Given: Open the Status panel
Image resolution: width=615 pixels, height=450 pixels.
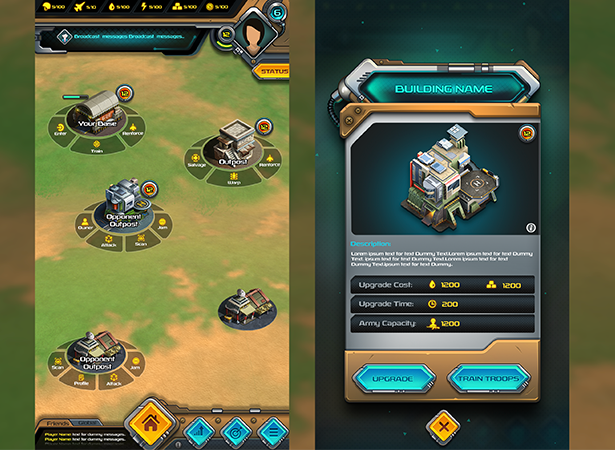Looking at the screenshot, I should 272,72.
